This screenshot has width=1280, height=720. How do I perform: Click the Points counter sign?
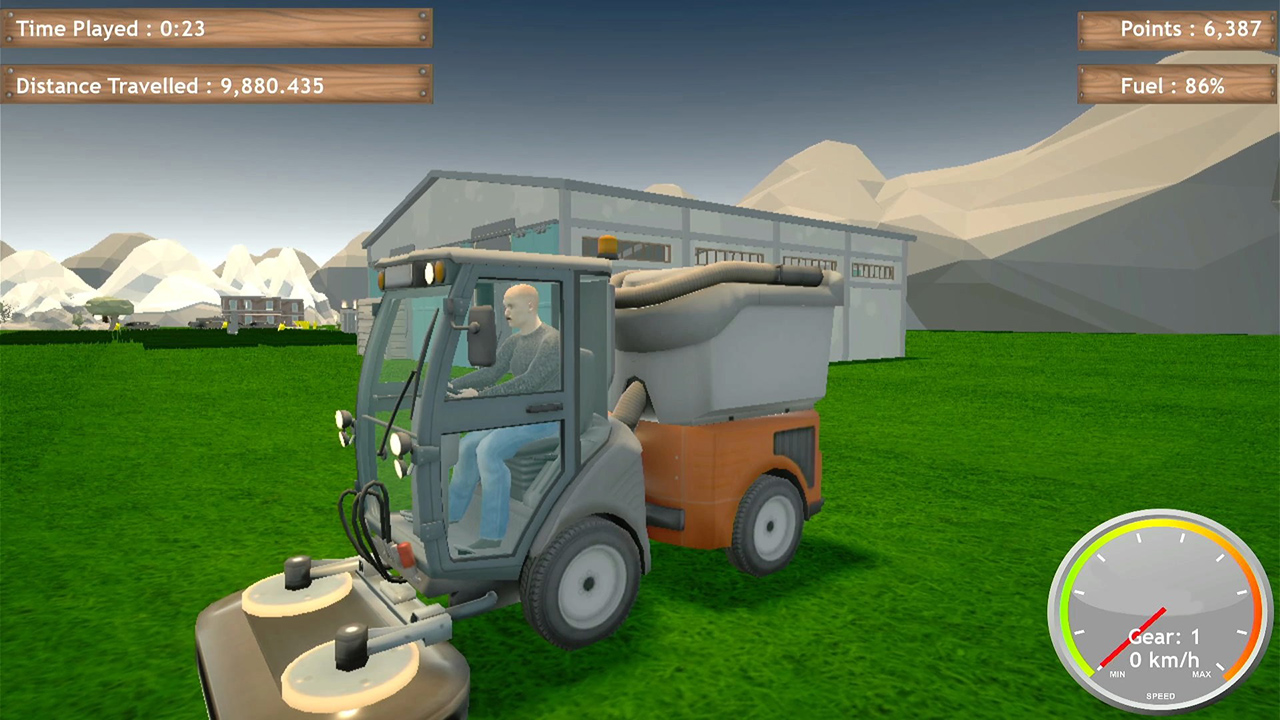point(1176,29)
